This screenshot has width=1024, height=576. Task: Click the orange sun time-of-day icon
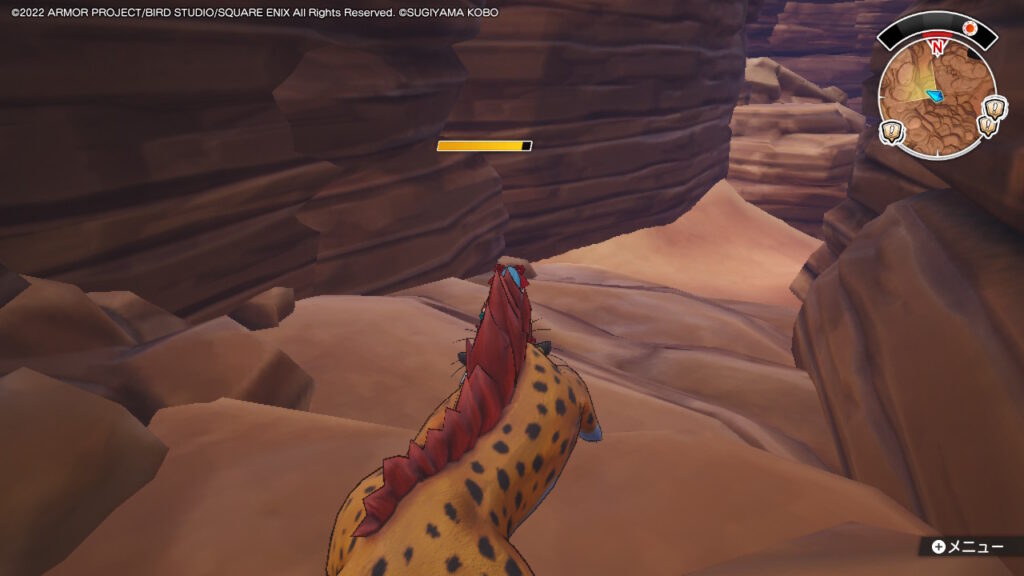pos(969,29)
